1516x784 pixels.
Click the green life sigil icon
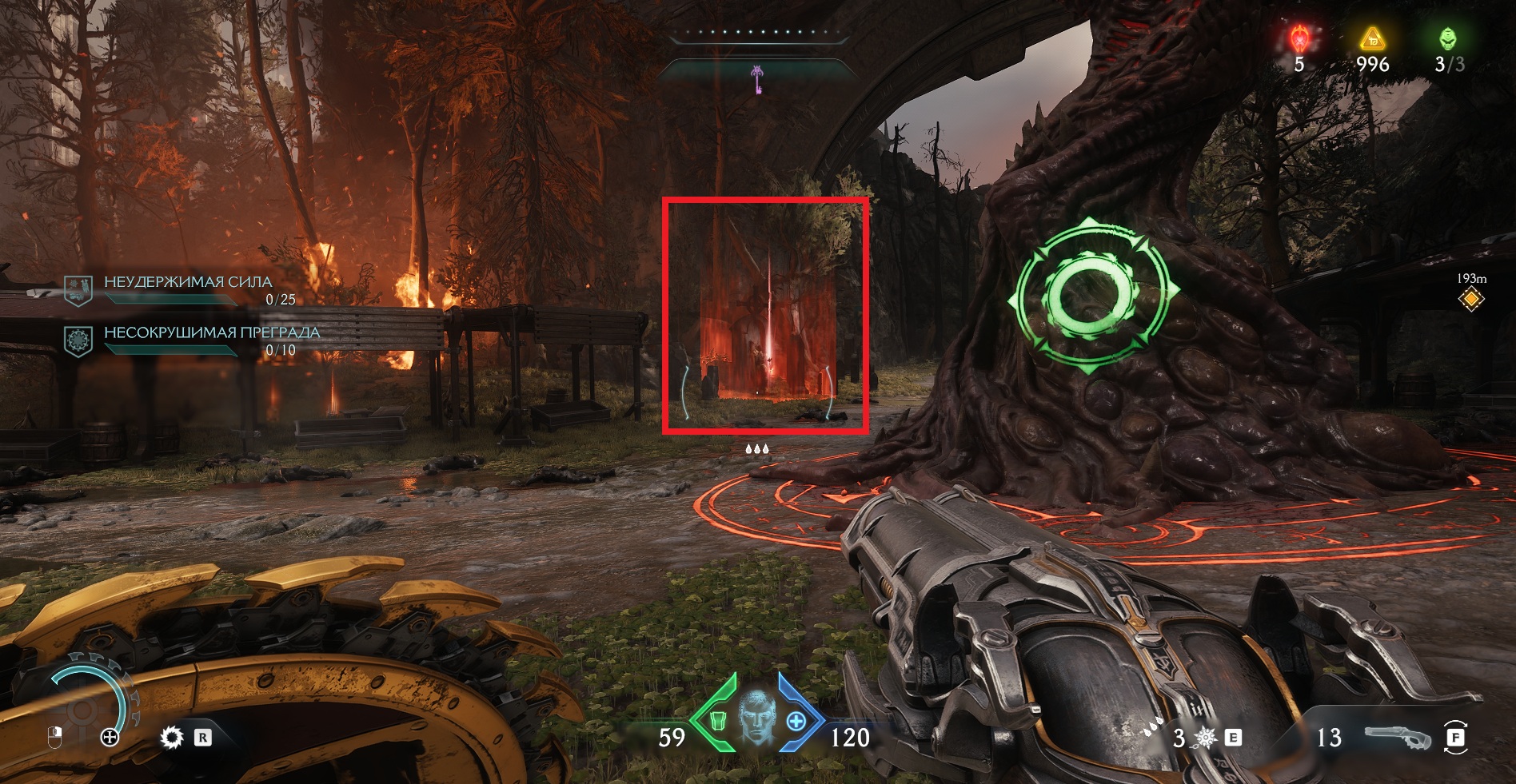point(1448,38)
